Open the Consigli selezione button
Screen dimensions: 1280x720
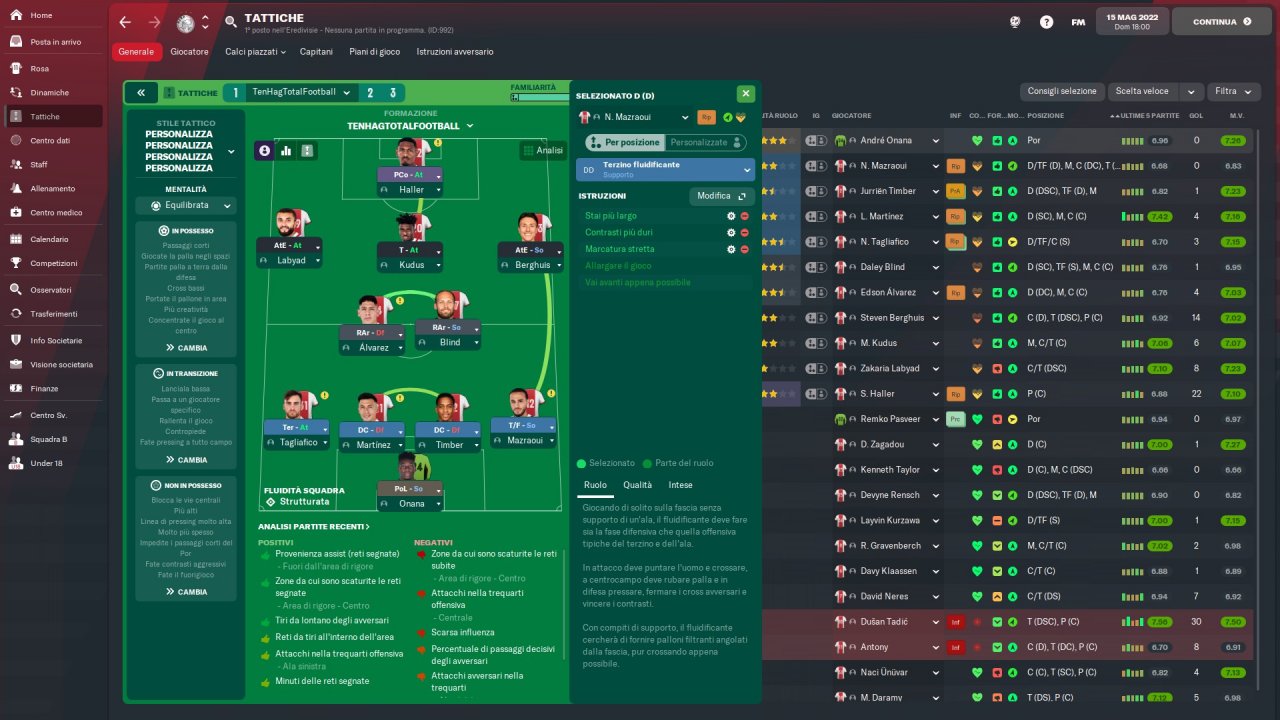point(1062,91)
